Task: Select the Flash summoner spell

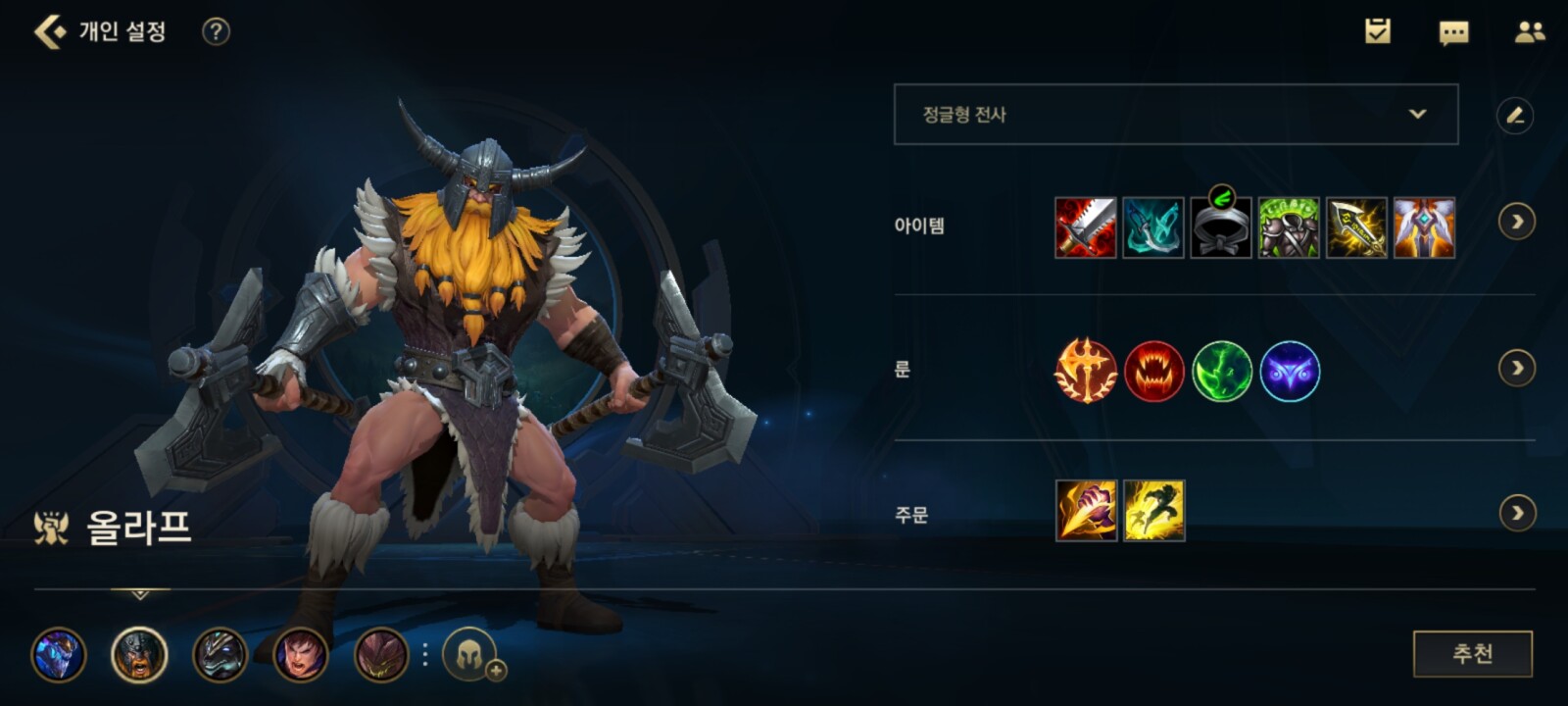Action: 1153,511
